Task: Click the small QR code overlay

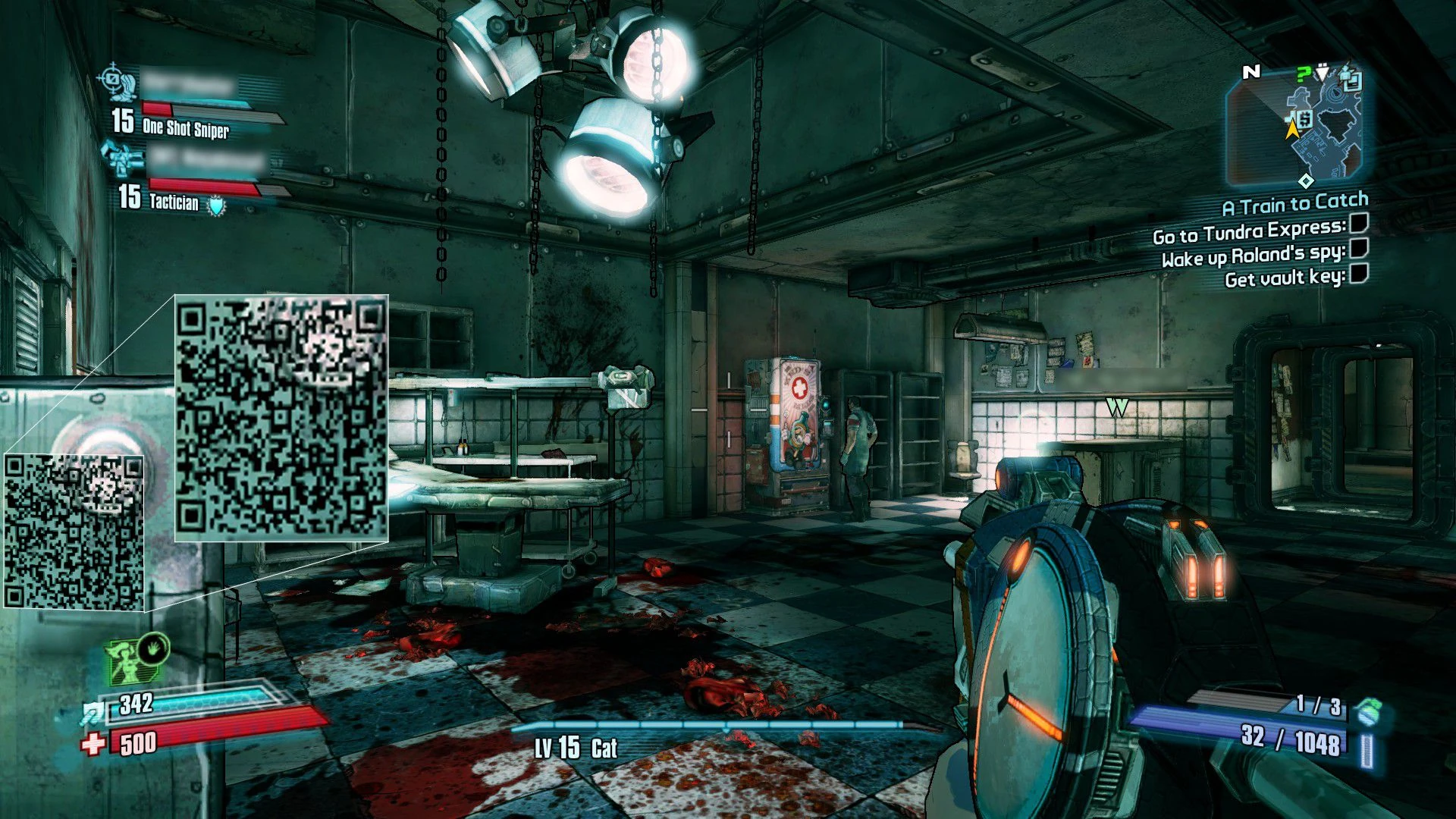Action: 74,532
